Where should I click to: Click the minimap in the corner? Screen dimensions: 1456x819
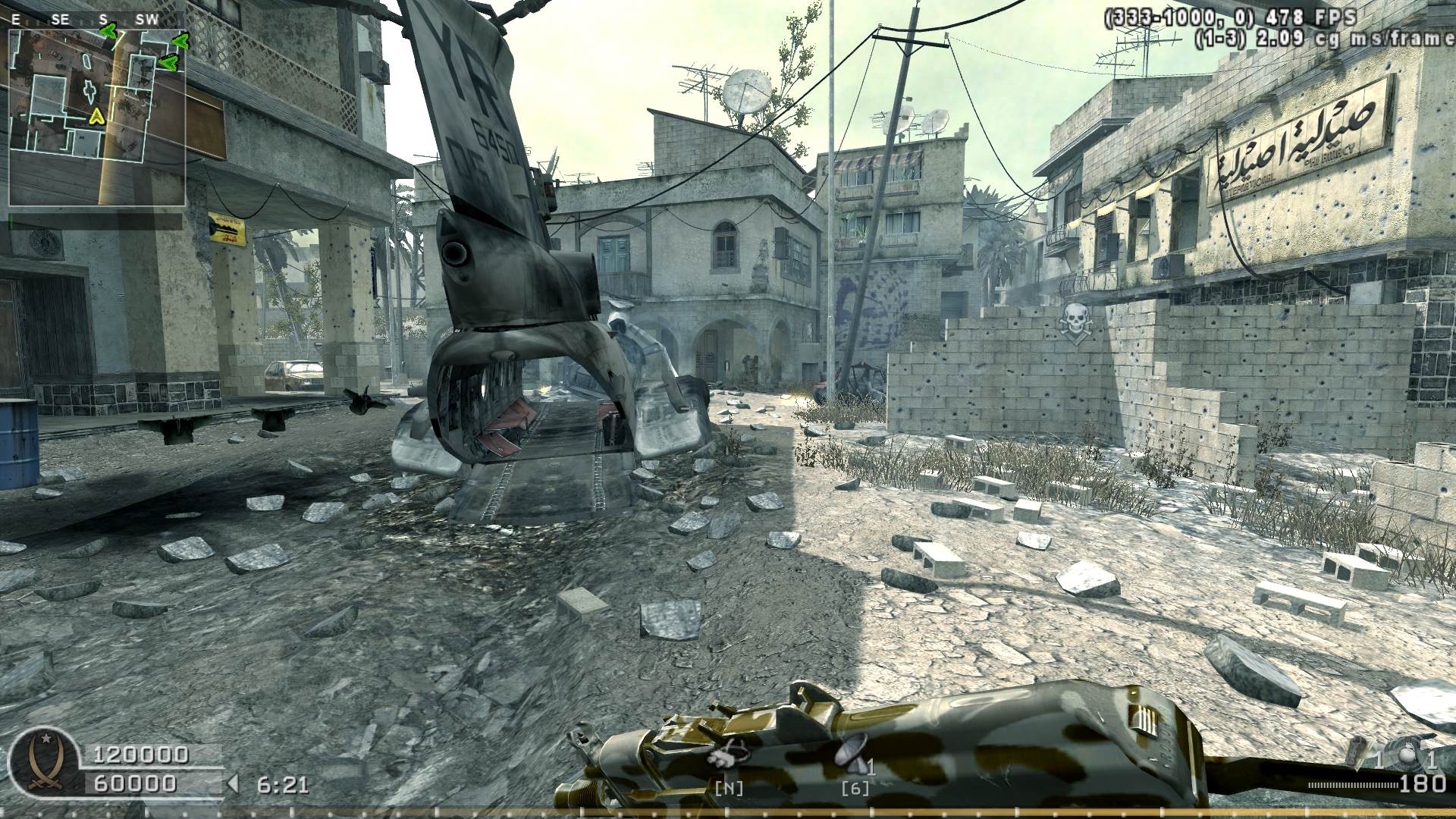pos(97,118)
